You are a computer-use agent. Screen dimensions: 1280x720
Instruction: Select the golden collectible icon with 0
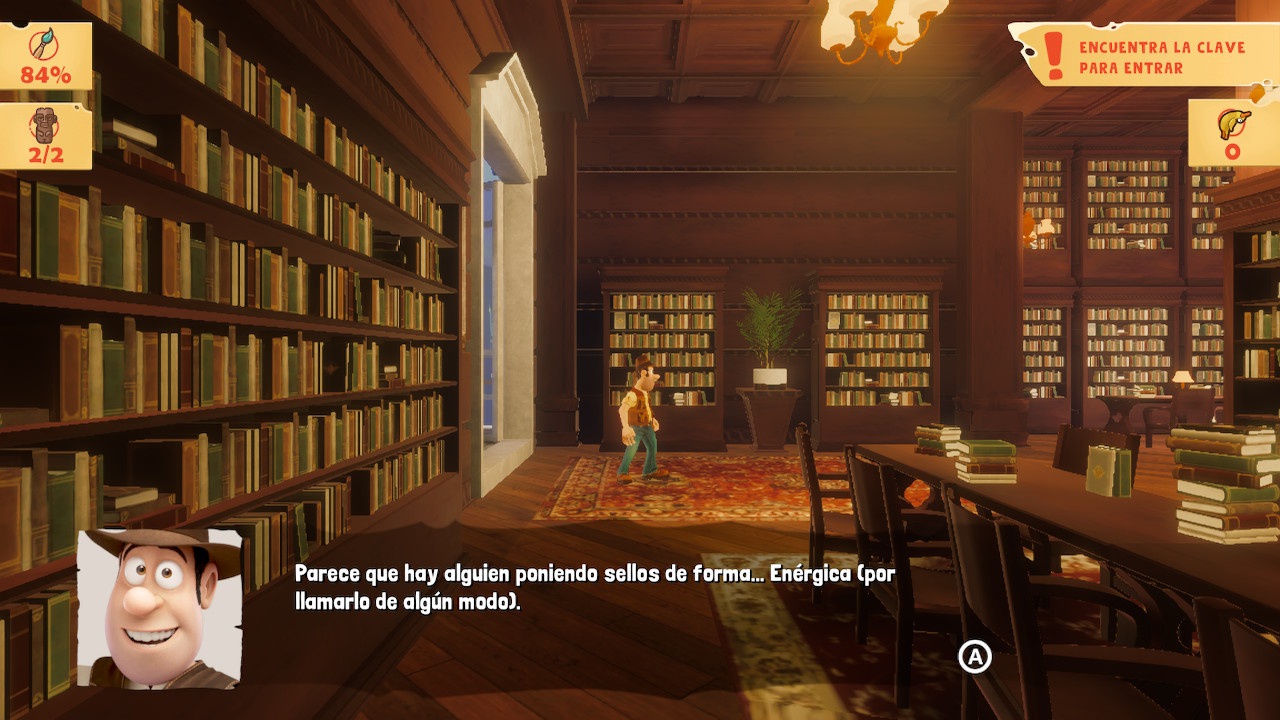click(1232, 123)
